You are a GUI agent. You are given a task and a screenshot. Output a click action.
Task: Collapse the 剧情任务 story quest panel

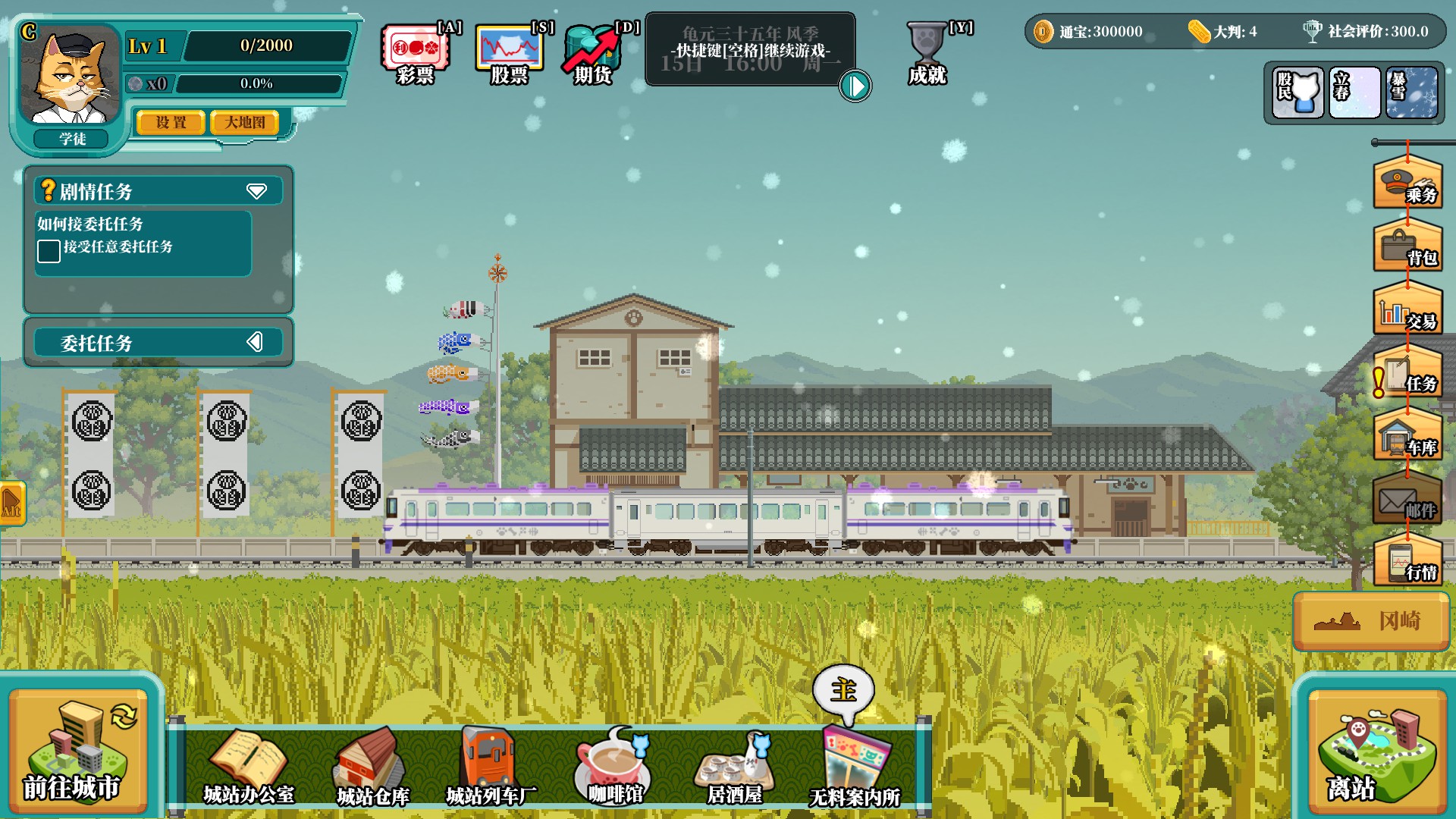[x=256, y=191]
